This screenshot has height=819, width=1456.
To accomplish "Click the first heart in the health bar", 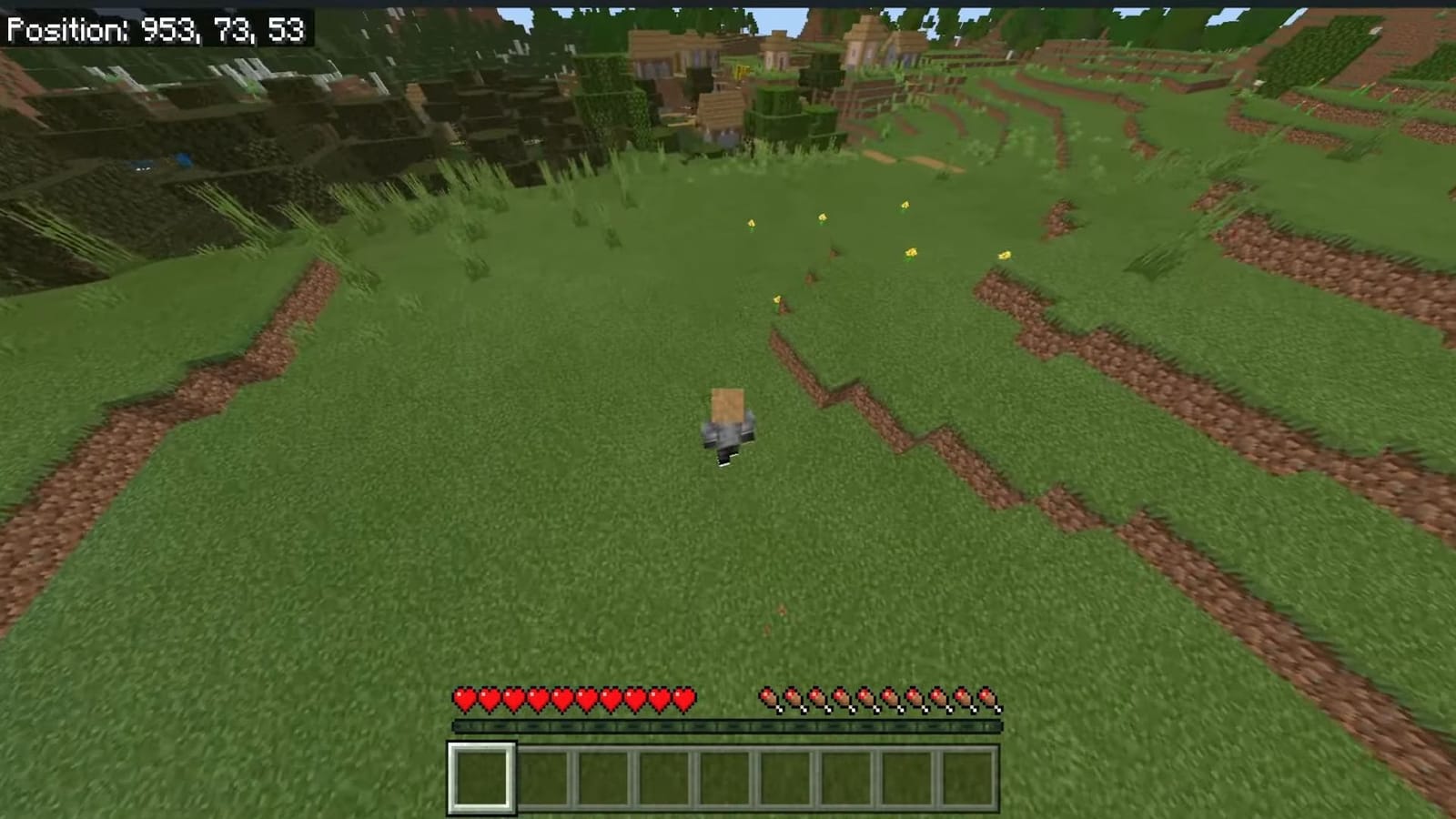I will click(x=466, y=698).
